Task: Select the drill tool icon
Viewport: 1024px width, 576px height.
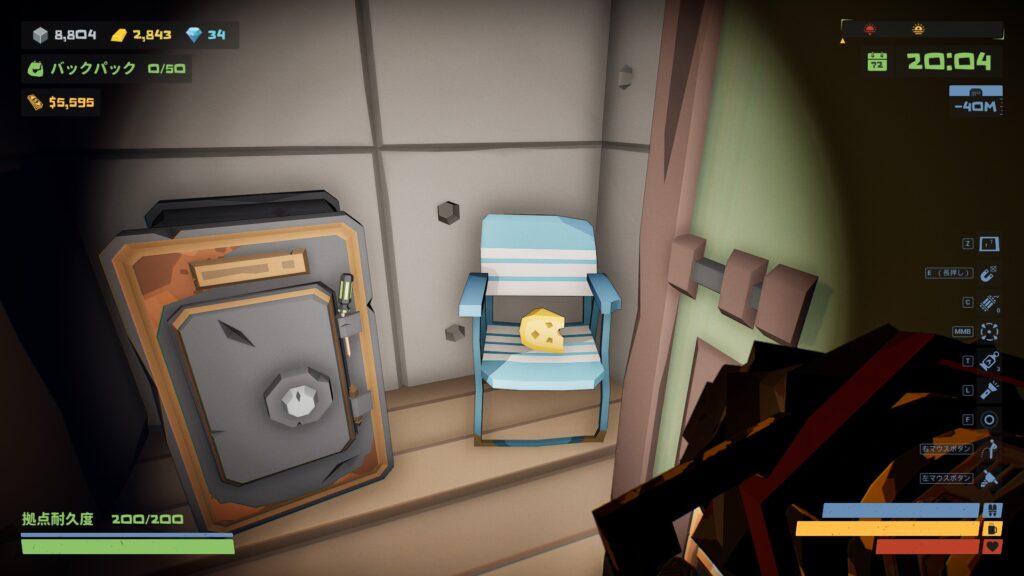Action: pos(989,478)
